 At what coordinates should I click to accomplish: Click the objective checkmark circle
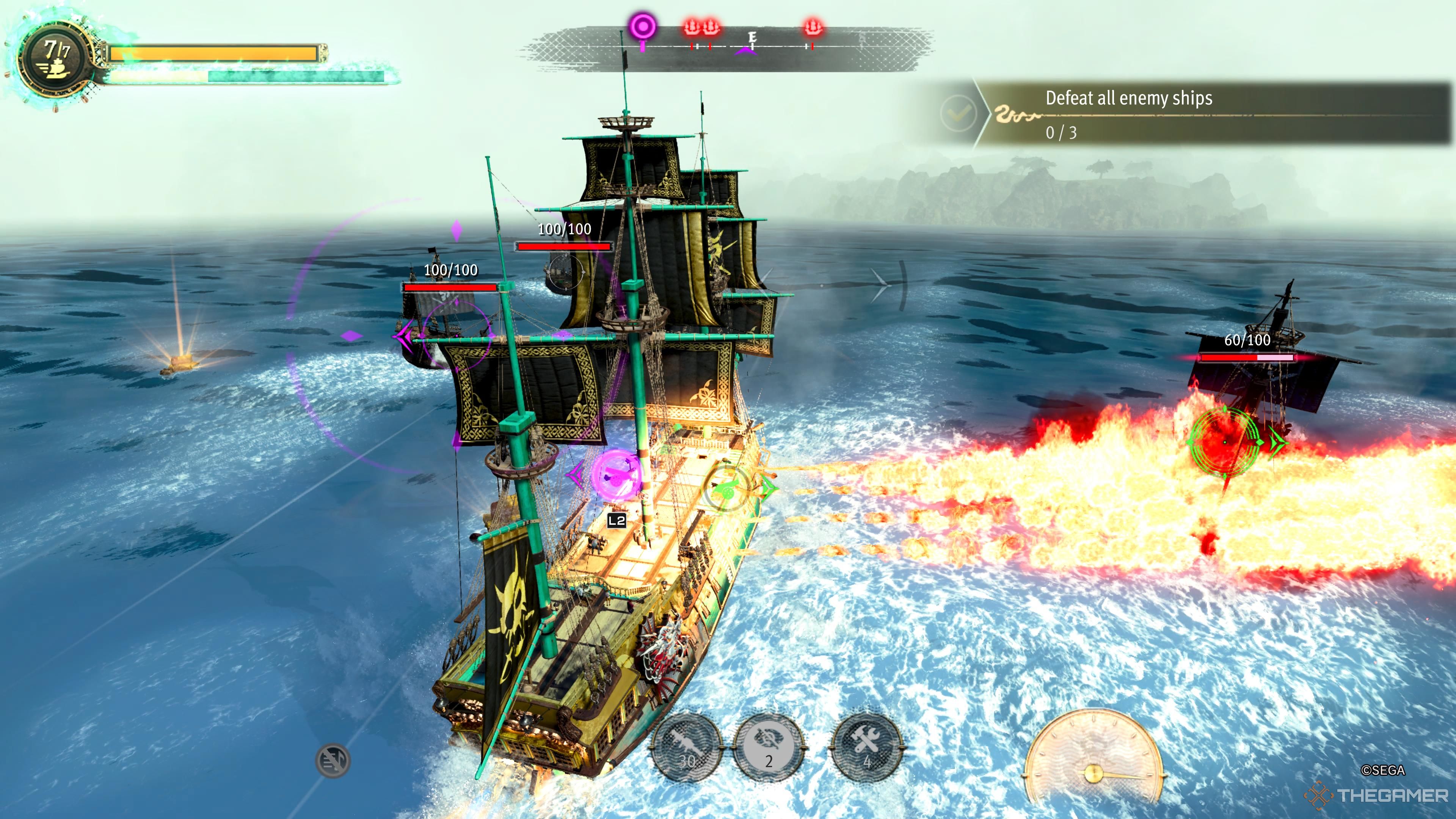pos(957,113)
